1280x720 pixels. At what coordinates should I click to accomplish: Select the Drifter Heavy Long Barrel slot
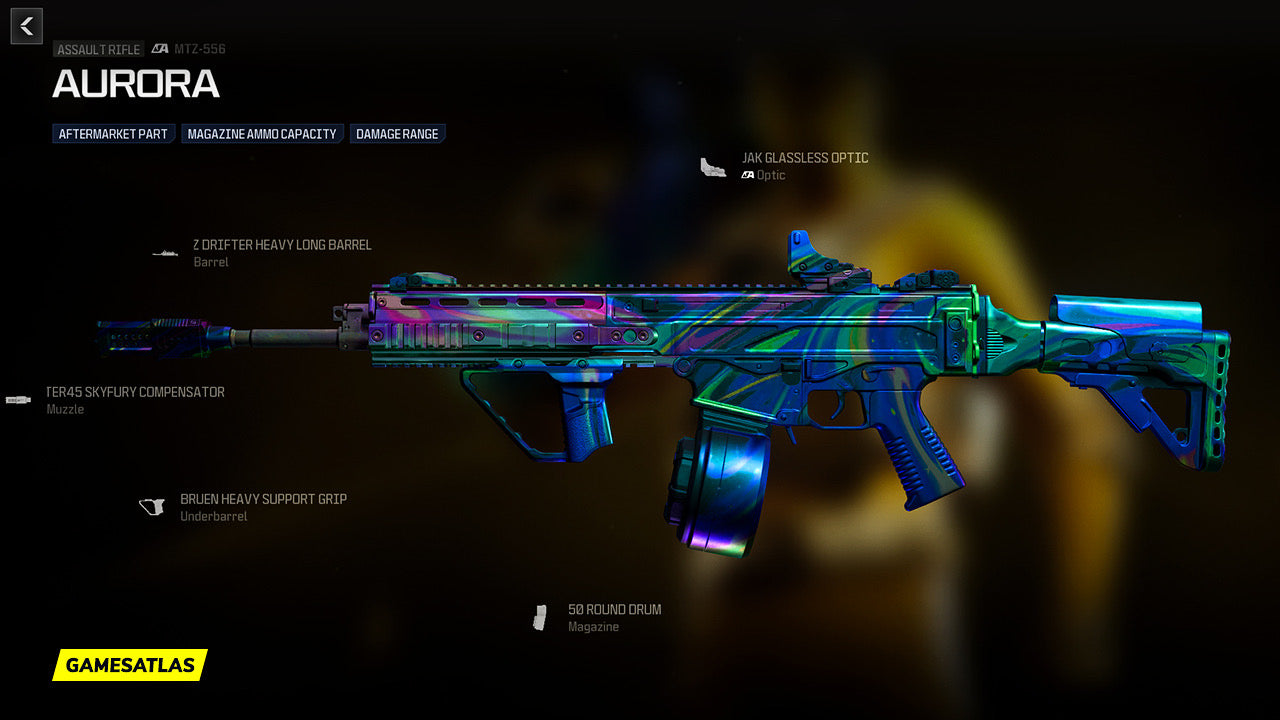coord(281,245)
